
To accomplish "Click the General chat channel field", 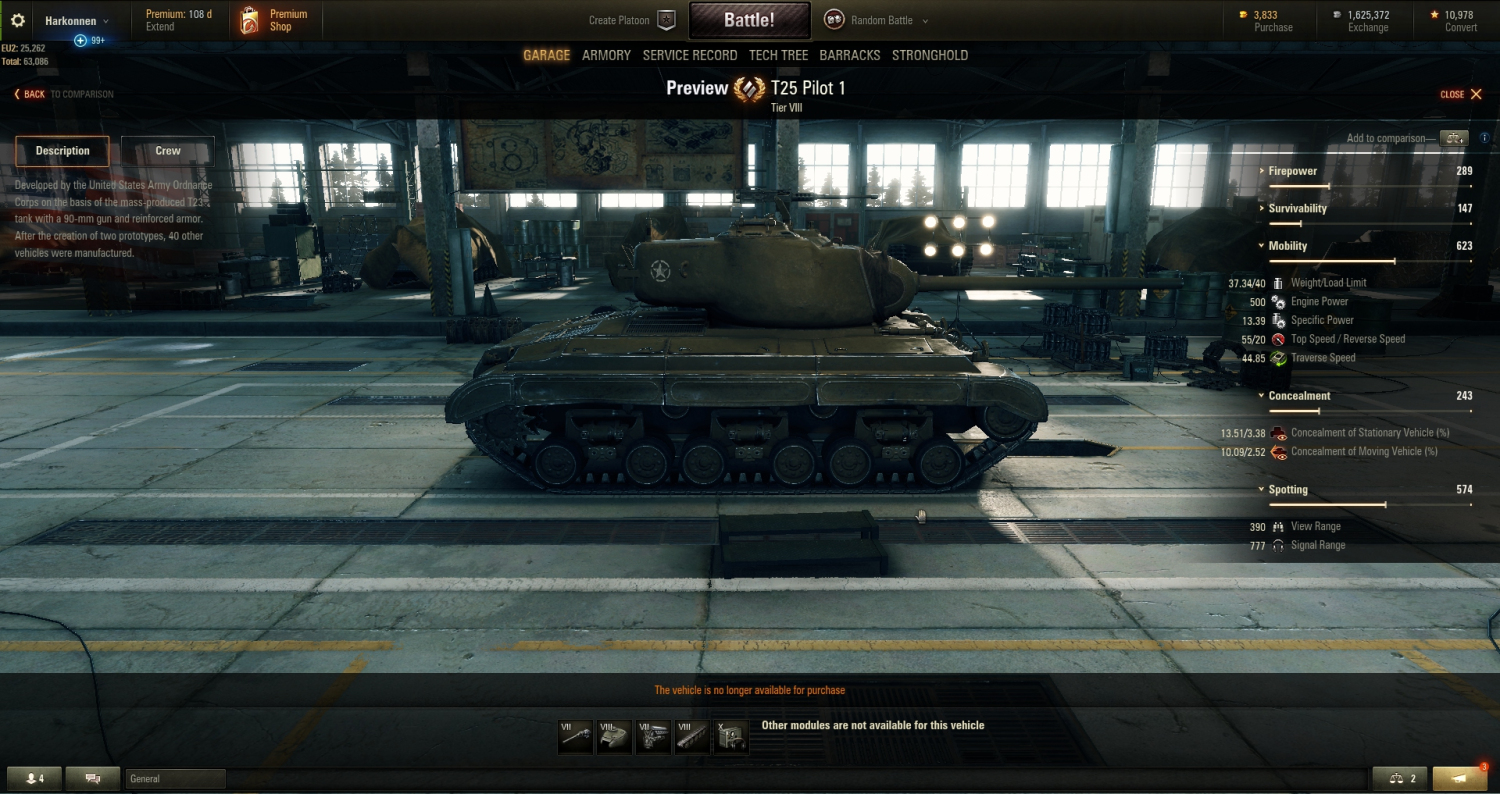I will [x=175, y=778].
